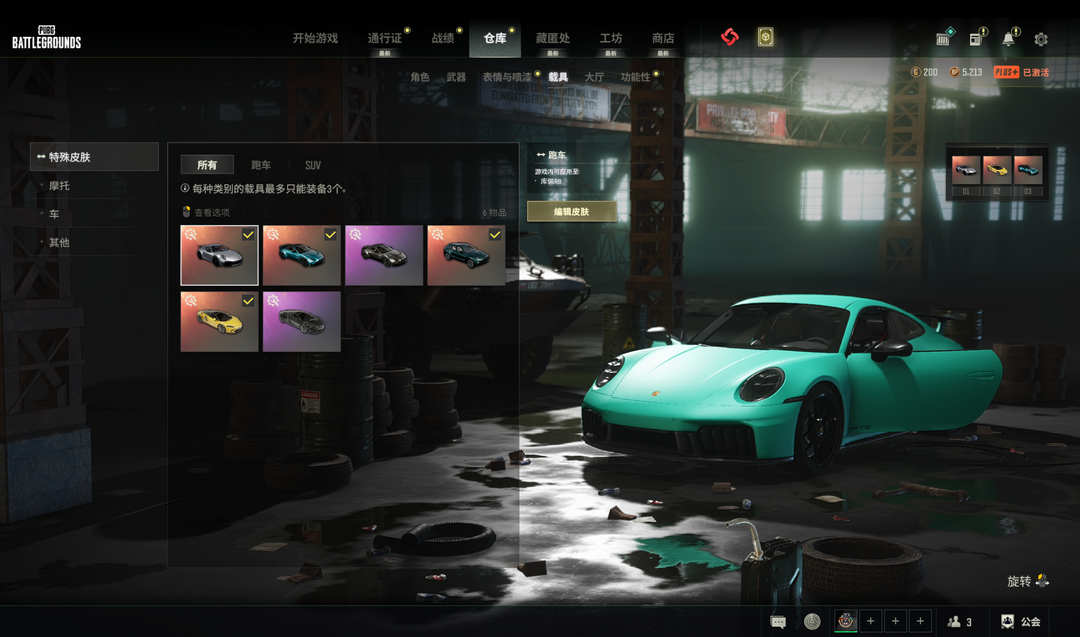Open the notifications bell

point(1008,39)
